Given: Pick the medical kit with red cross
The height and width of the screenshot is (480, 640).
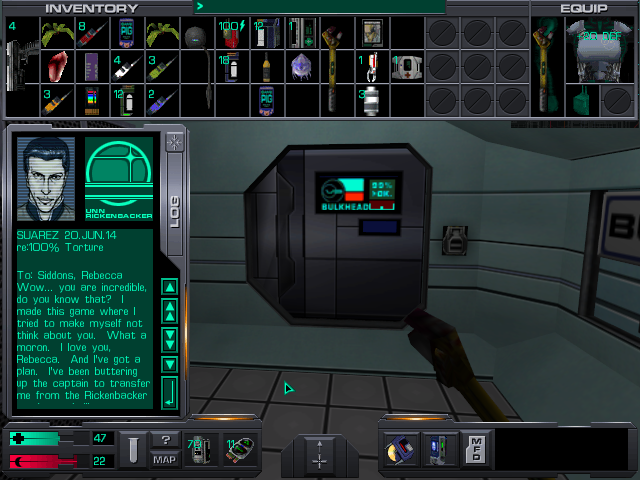Looking at the screenshot, I should click(x=407, y=67).
